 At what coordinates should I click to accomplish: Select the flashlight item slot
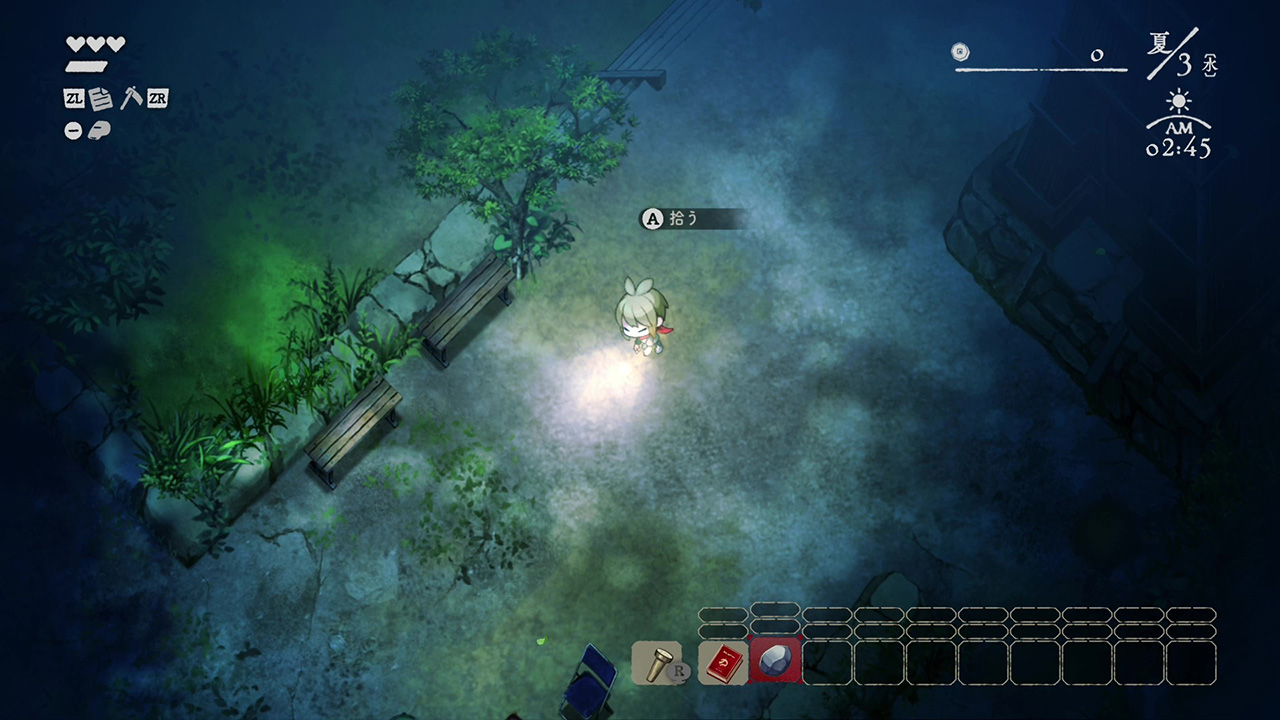656,662
